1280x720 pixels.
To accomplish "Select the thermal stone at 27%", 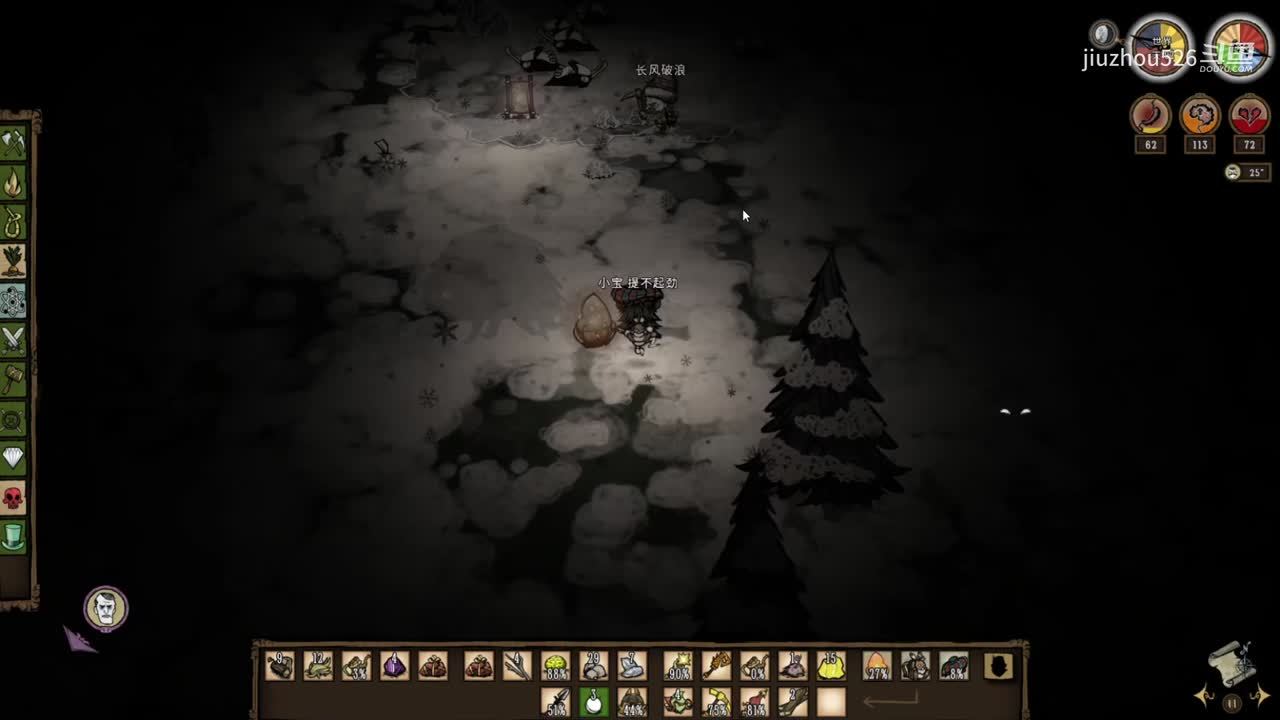I will 877,666.
